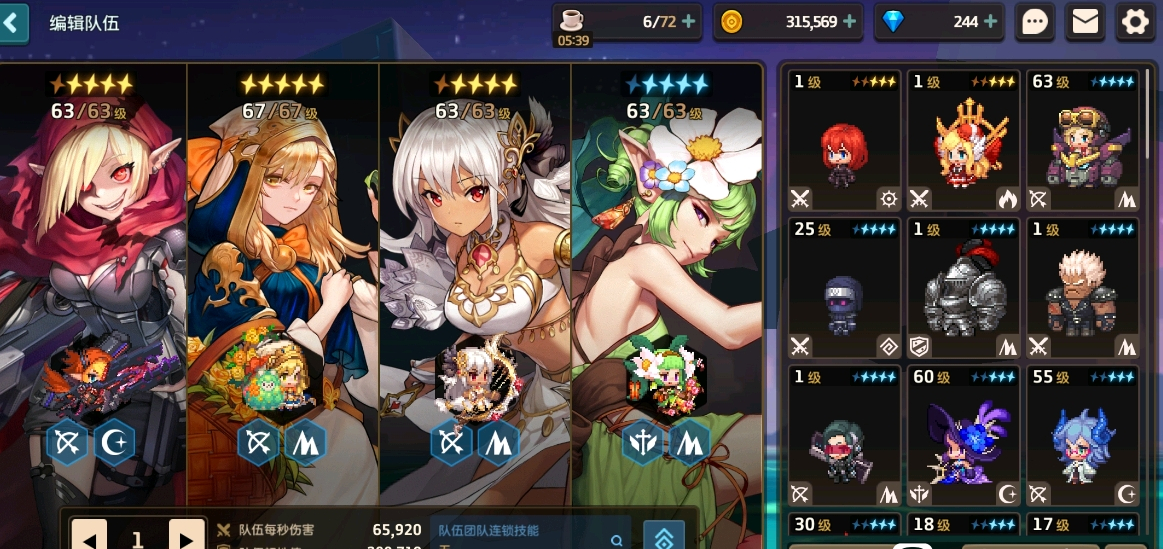Viewport: 1163px width, 549px height.
Task: Switch to the previous team number
Action: [x=89, y=538]
